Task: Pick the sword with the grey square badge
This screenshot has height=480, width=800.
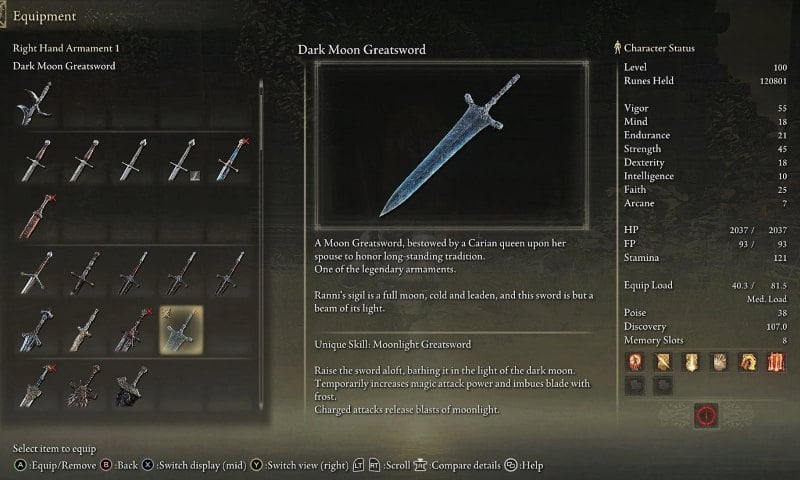Action: point(181,158)
